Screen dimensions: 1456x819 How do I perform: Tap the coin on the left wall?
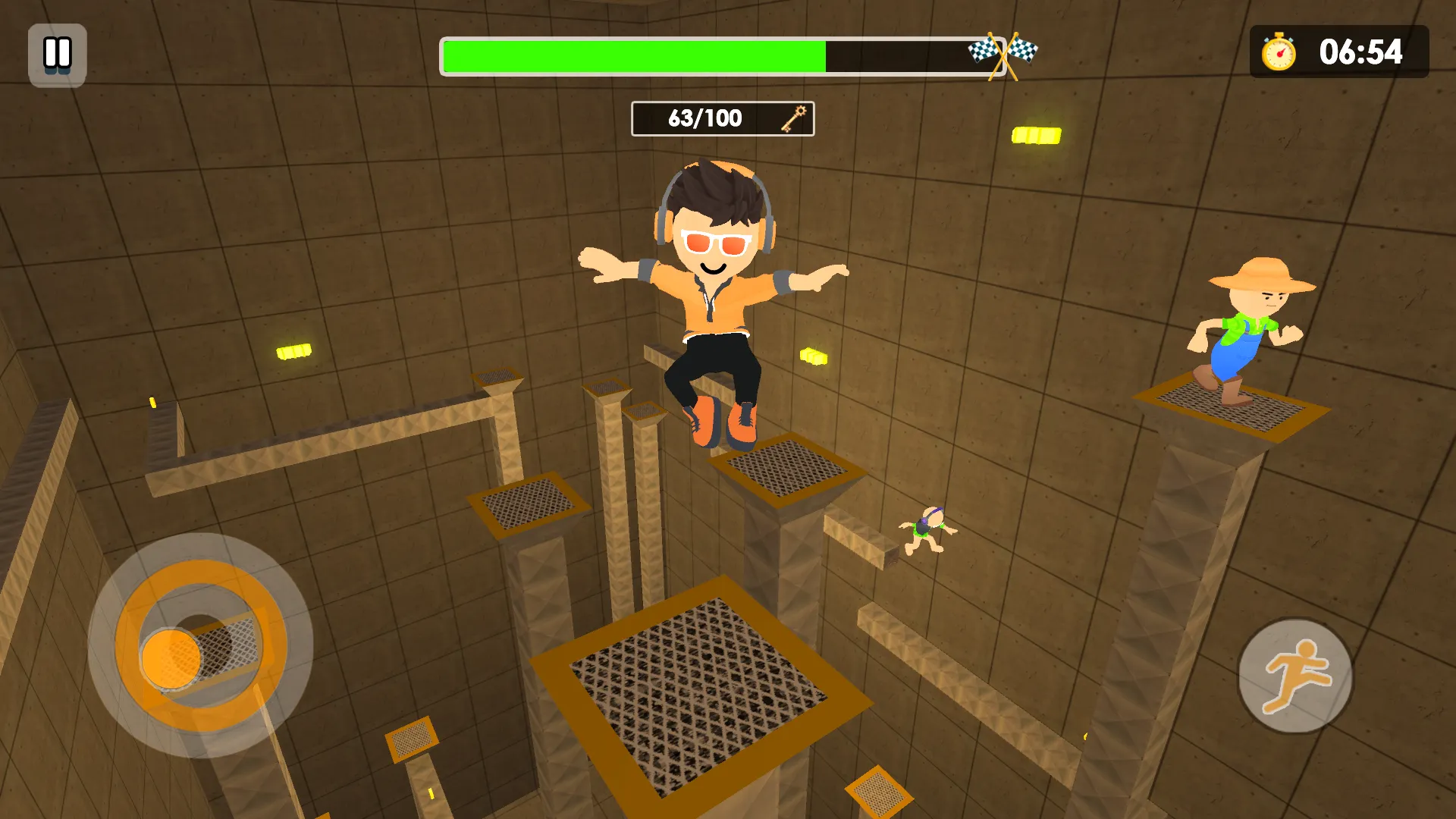coord(296,351)
